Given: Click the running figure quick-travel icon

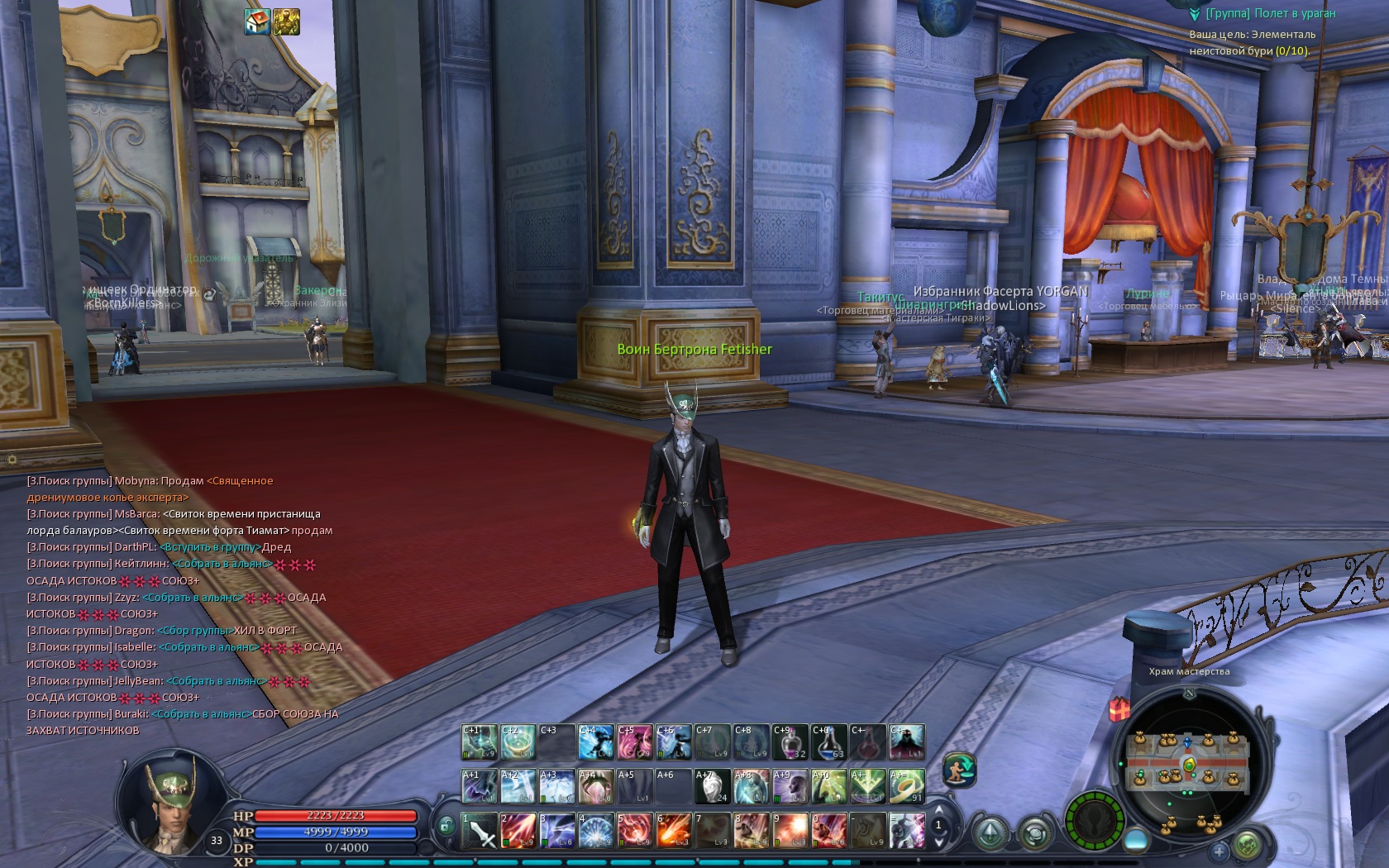Looking at the screenshot, I should [x=959, y=770].
